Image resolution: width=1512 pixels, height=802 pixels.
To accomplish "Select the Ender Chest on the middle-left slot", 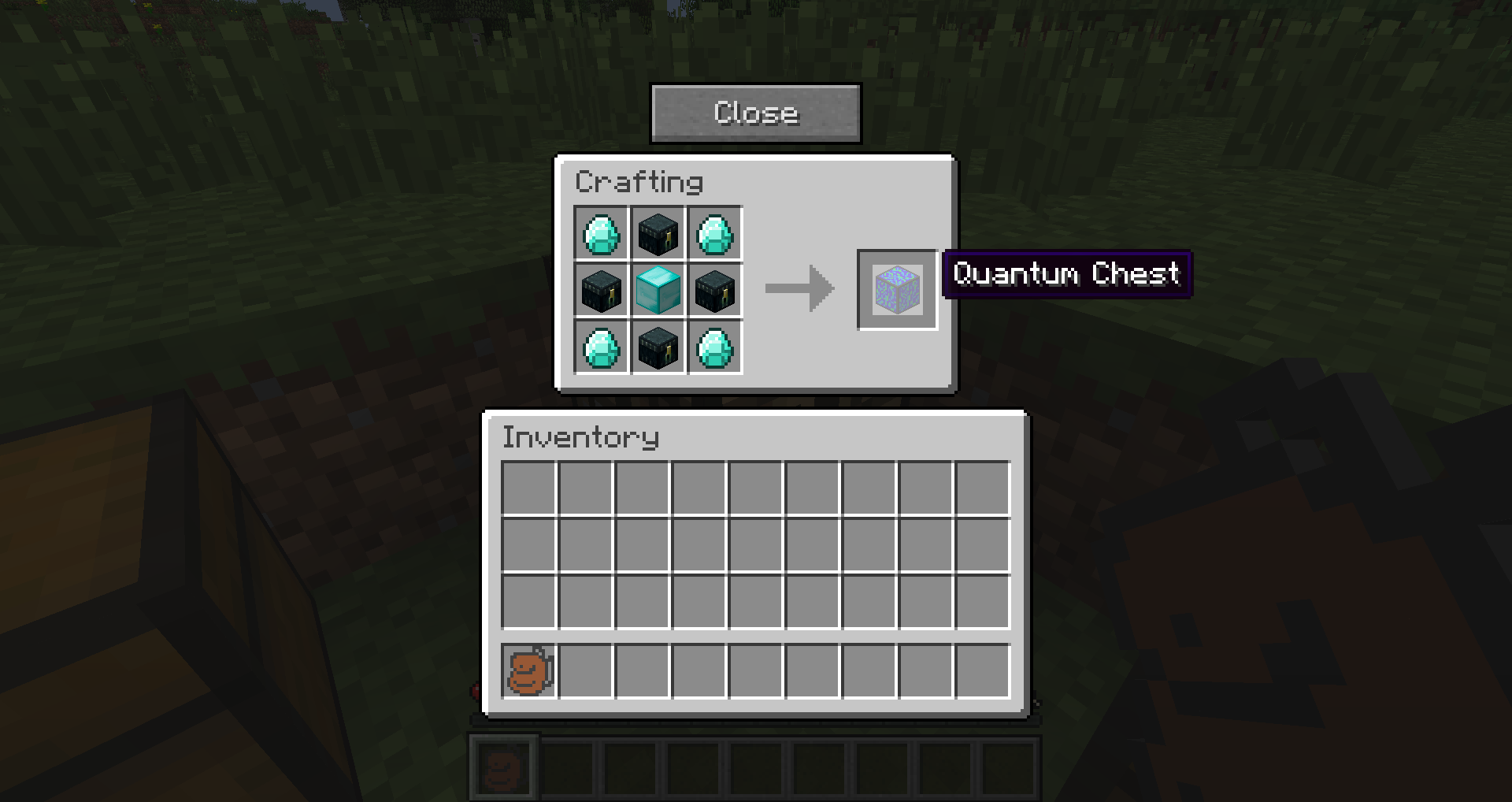I will click(602, 291).
